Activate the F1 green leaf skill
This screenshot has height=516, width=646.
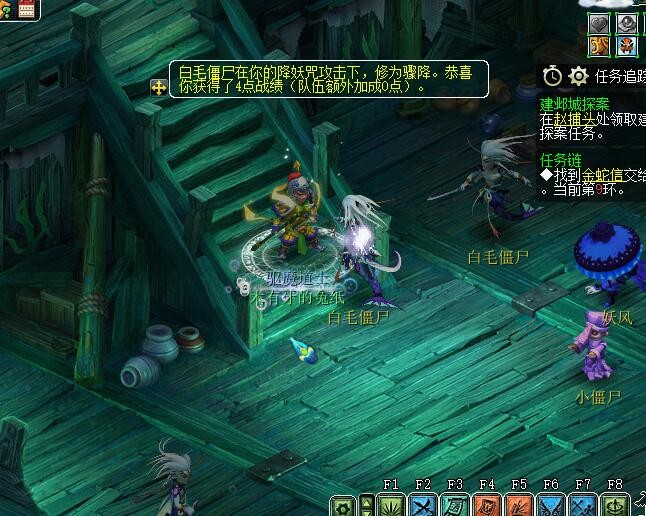391,505
